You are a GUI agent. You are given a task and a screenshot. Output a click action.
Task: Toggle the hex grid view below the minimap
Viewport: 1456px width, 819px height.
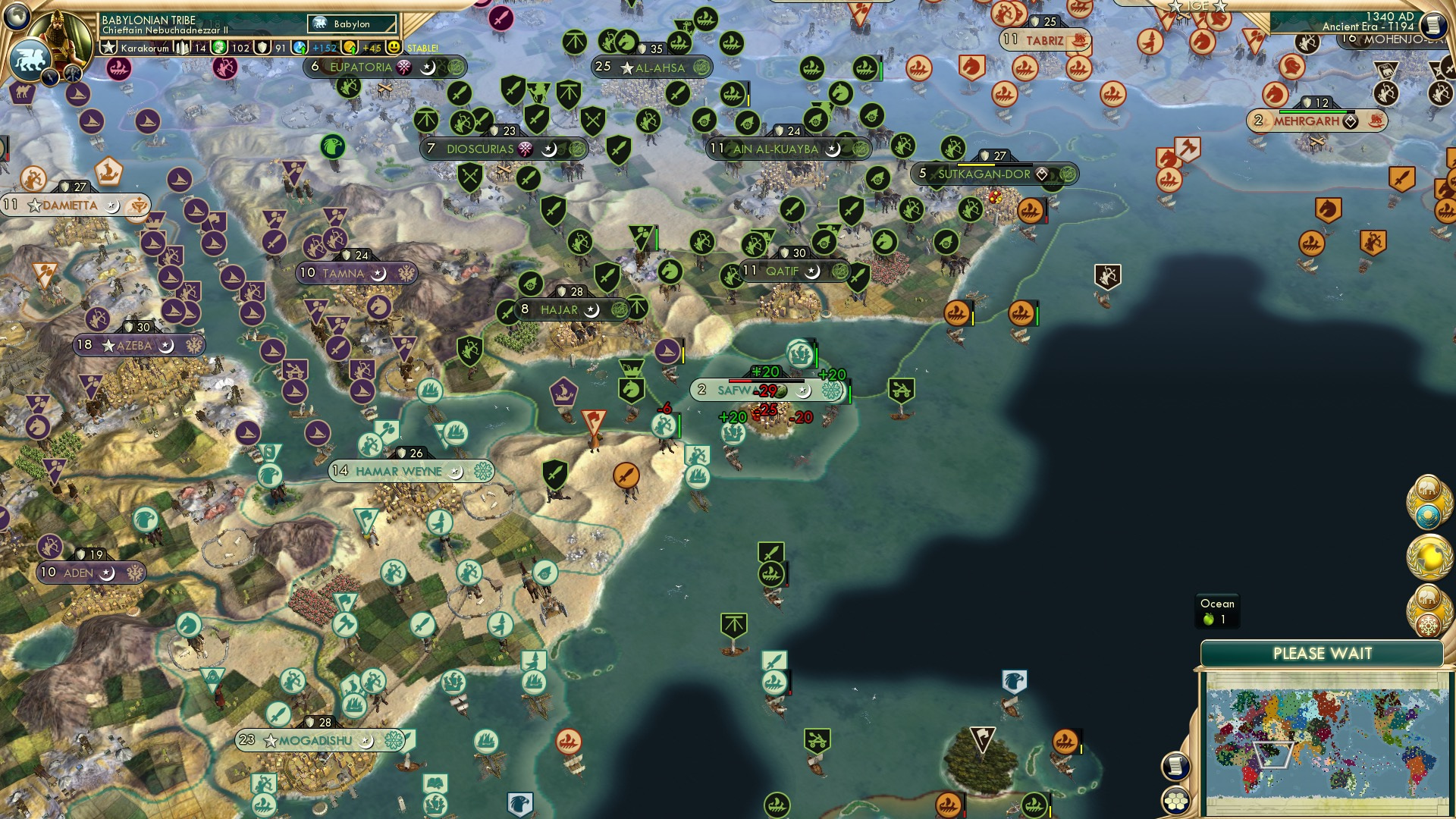pos(1175,801)
